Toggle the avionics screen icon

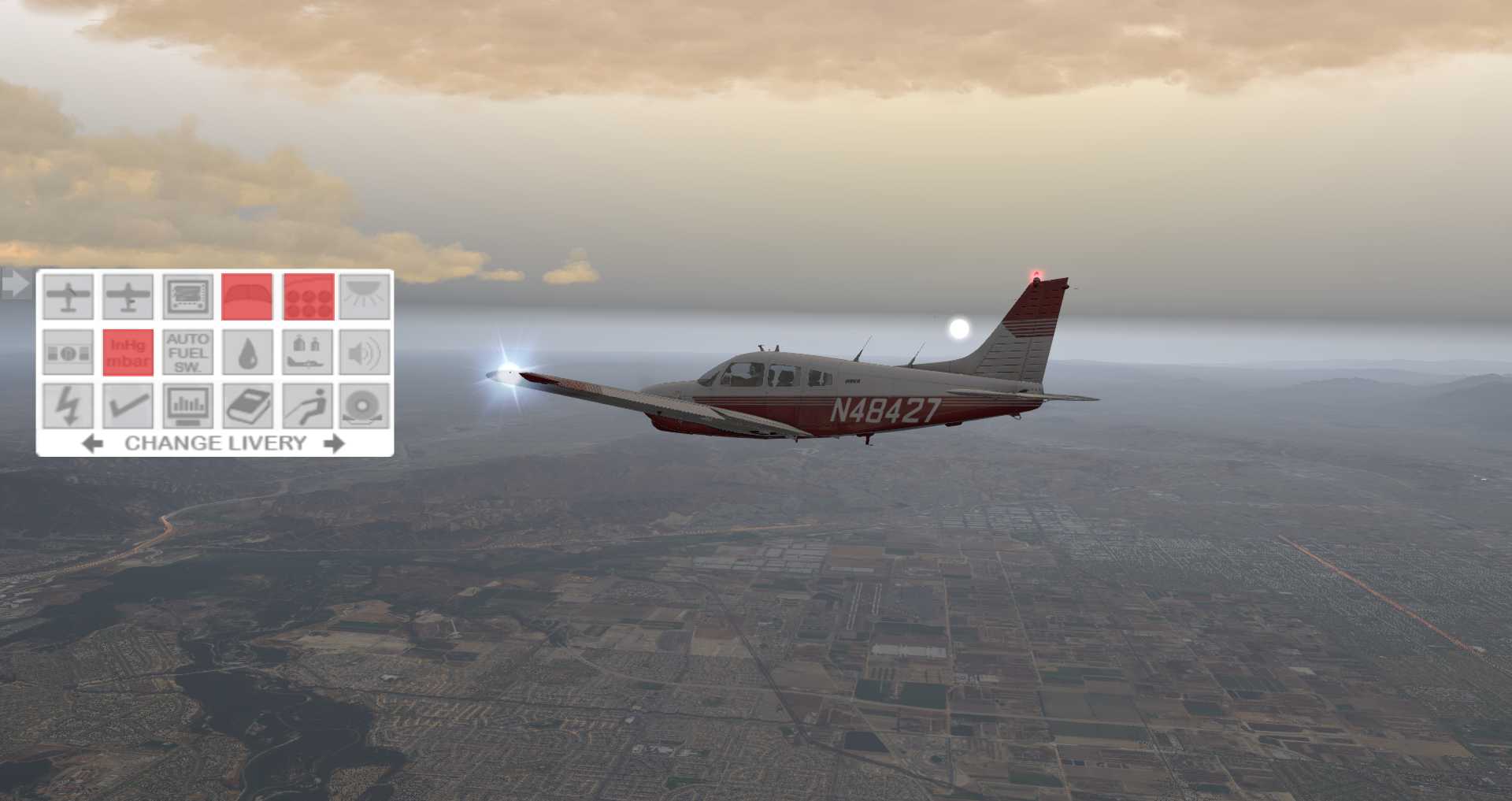click(x=187, y=297)
